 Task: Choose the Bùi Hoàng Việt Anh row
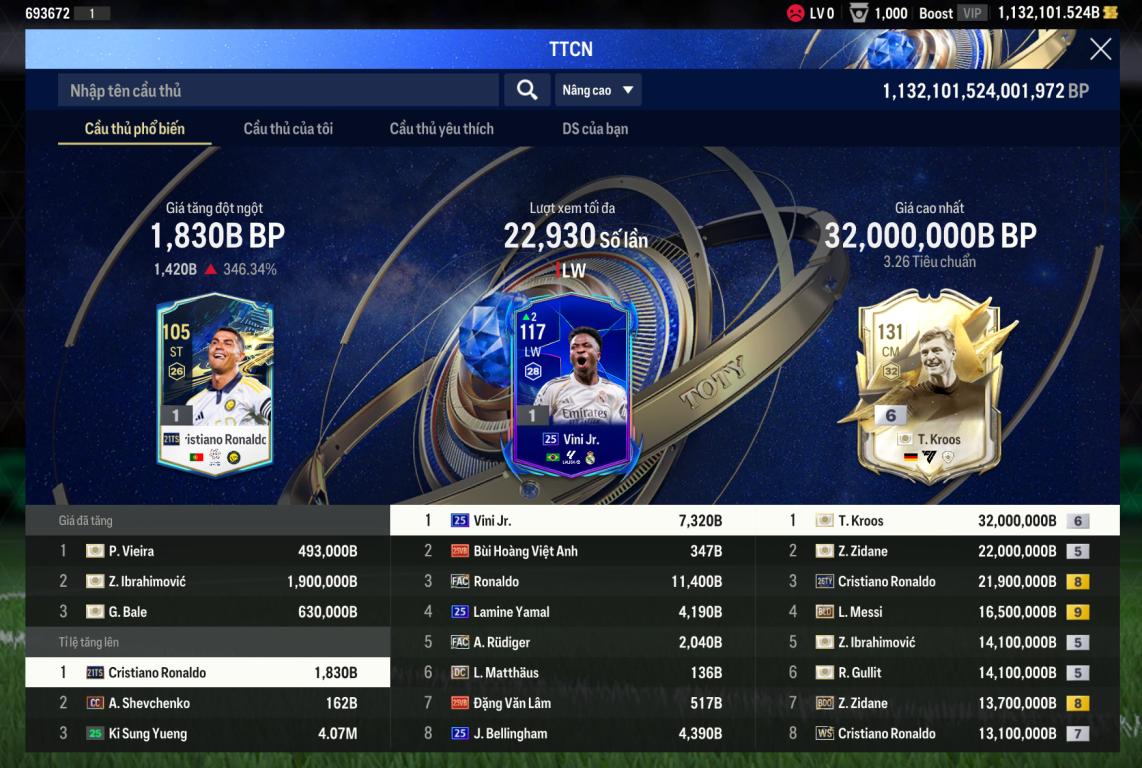point(572,551)
